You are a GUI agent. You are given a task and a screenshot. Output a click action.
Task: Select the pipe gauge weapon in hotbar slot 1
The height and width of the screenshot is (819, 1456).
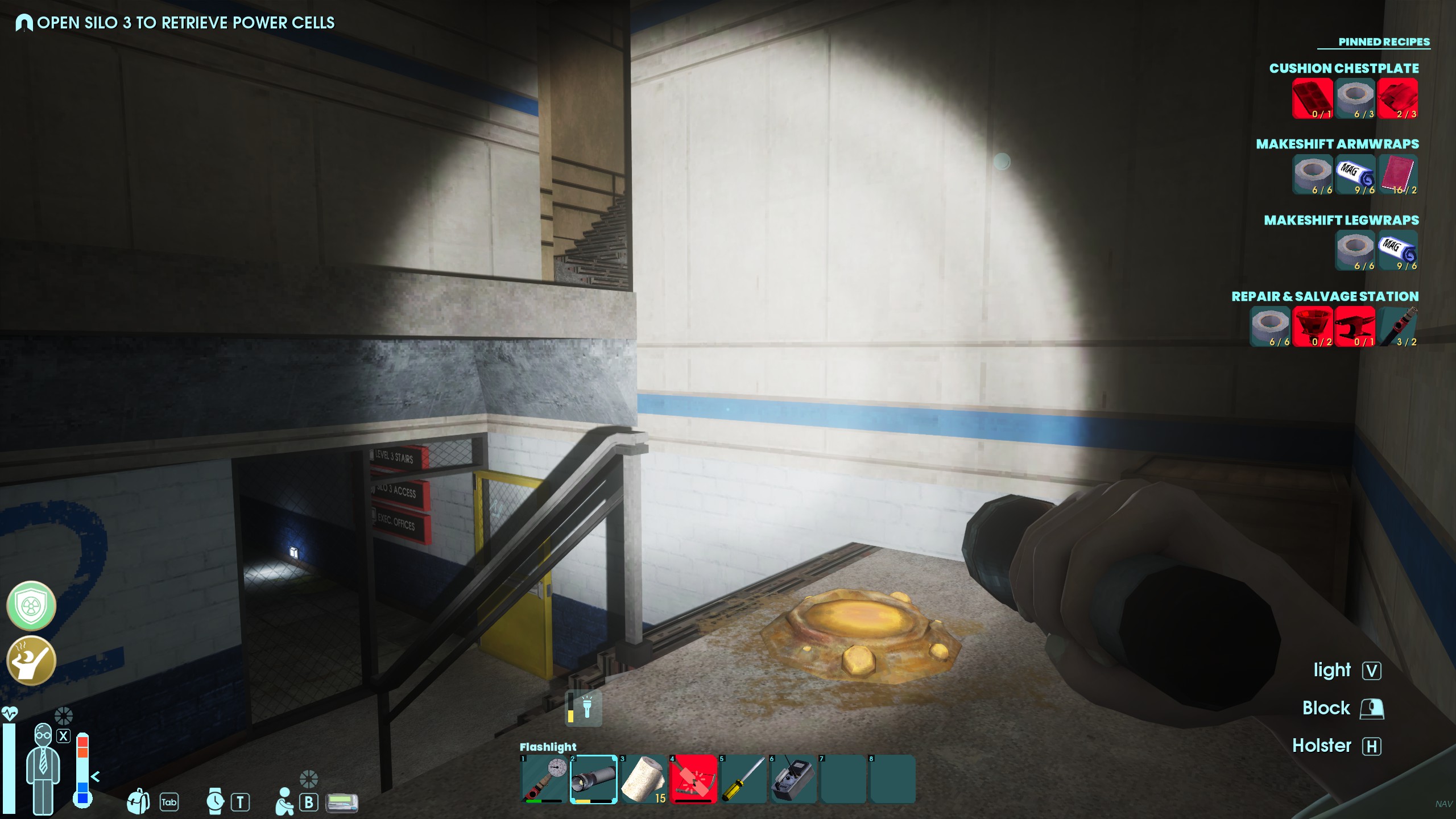click(x=544, y=779)
